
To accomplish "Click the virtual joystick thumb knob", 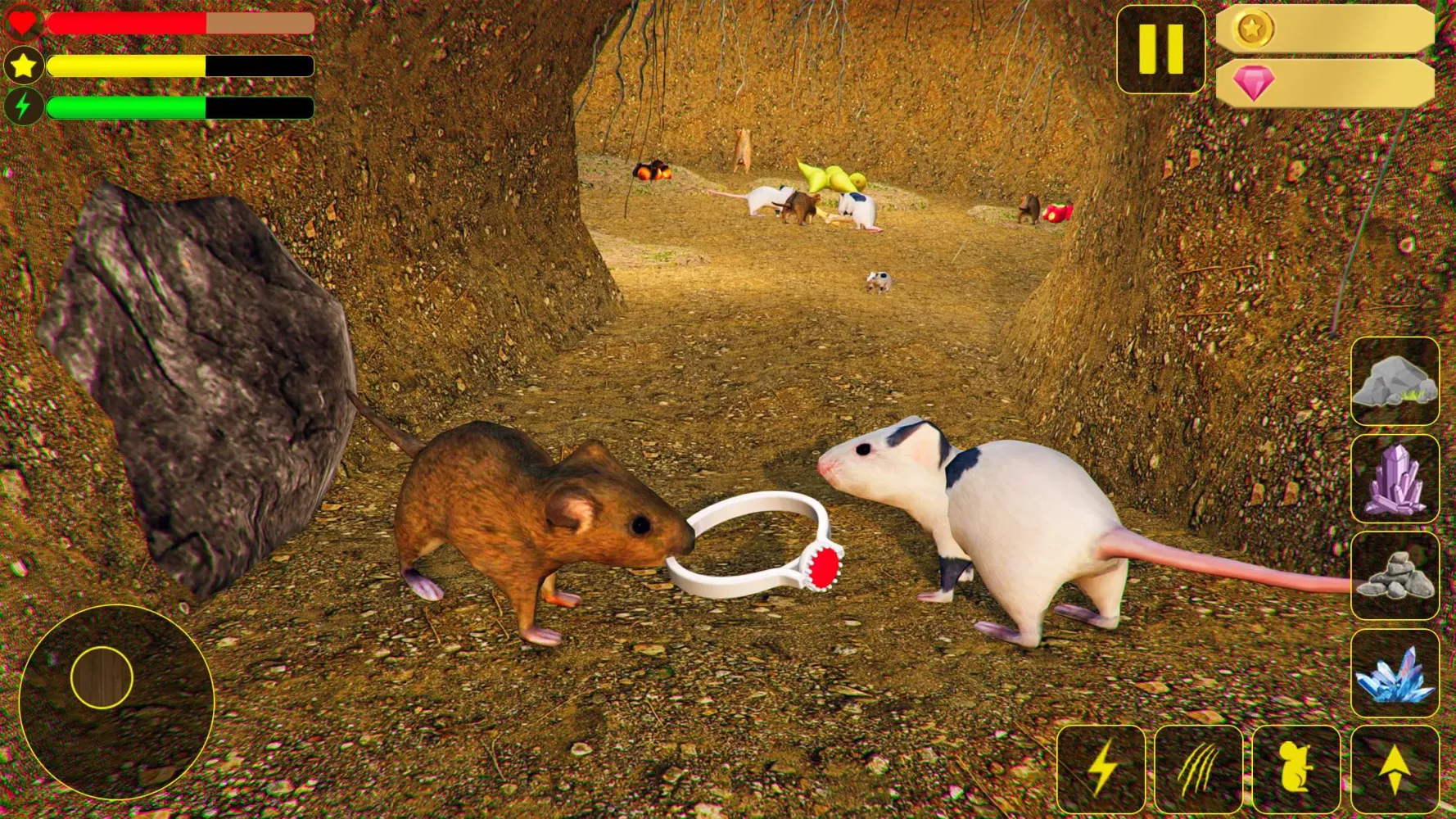I will tap(102, 677).
